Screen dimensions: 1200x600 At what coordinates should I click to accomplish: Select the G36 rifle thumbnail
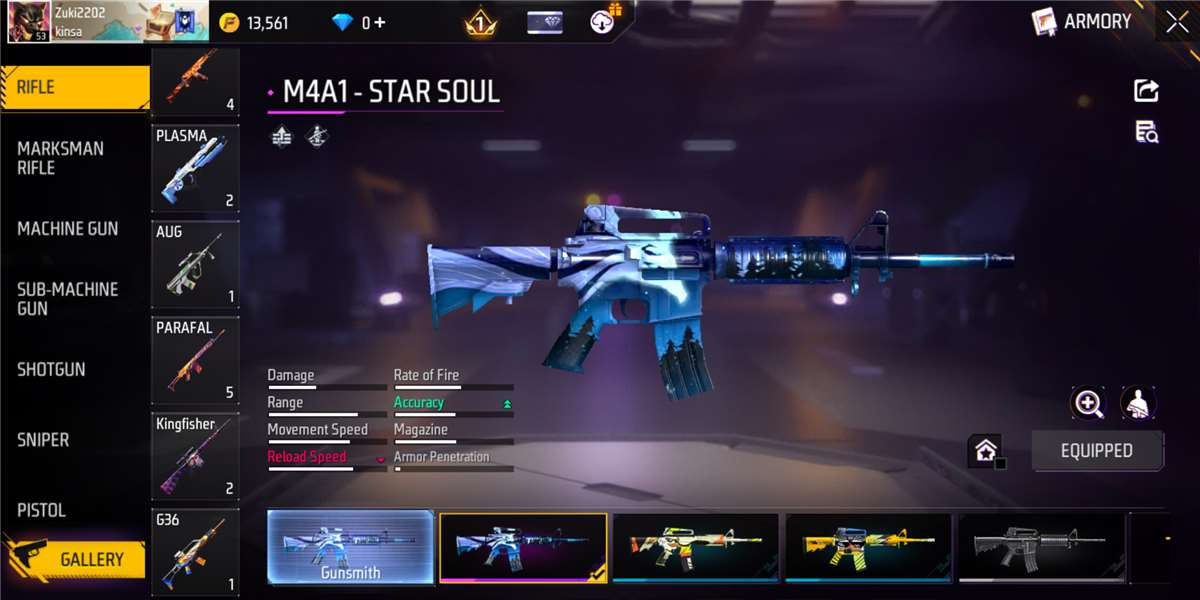click(x=195, y=552)
